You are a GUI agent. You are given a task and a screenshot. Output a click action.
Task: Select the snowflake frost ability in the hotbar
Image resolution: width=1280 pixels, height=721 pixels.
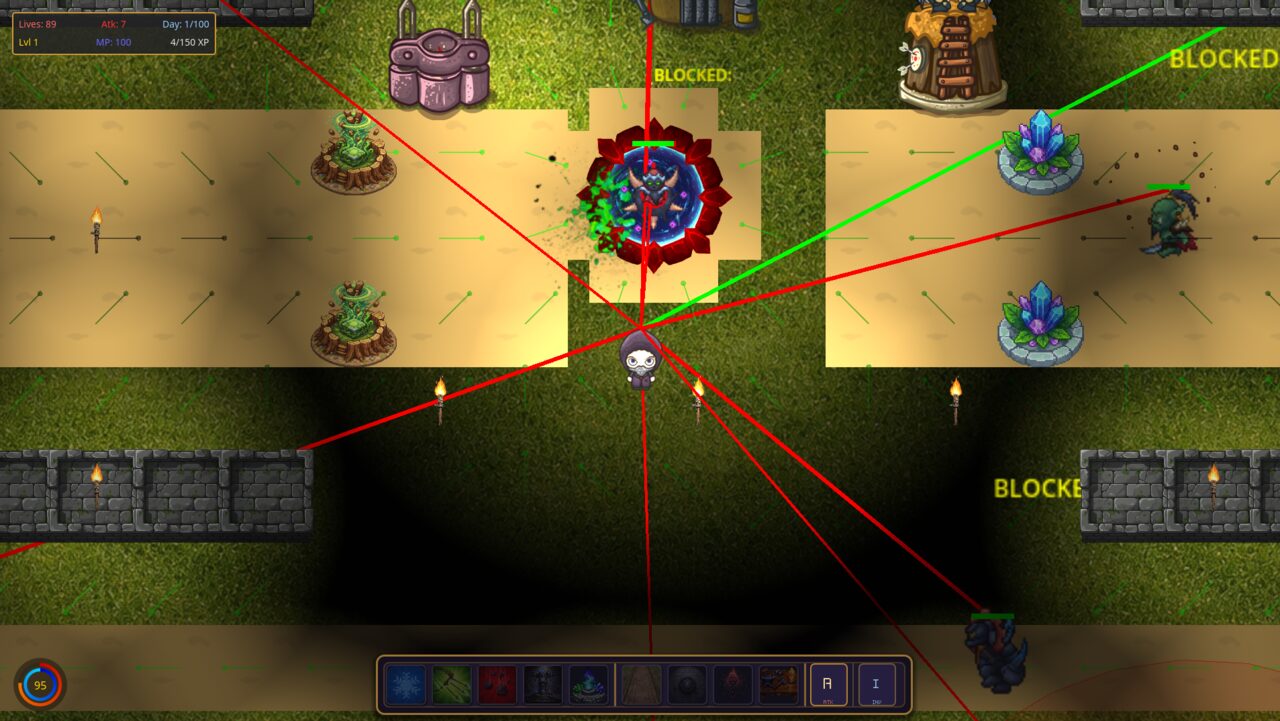point(404,686)
